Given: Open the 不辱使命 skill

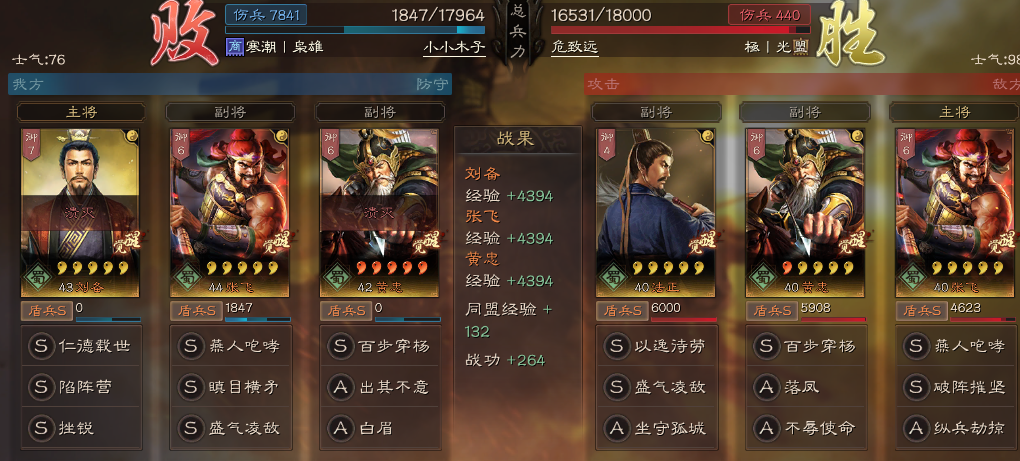Looking at the screenshot, I should click(x=807, y=427).
